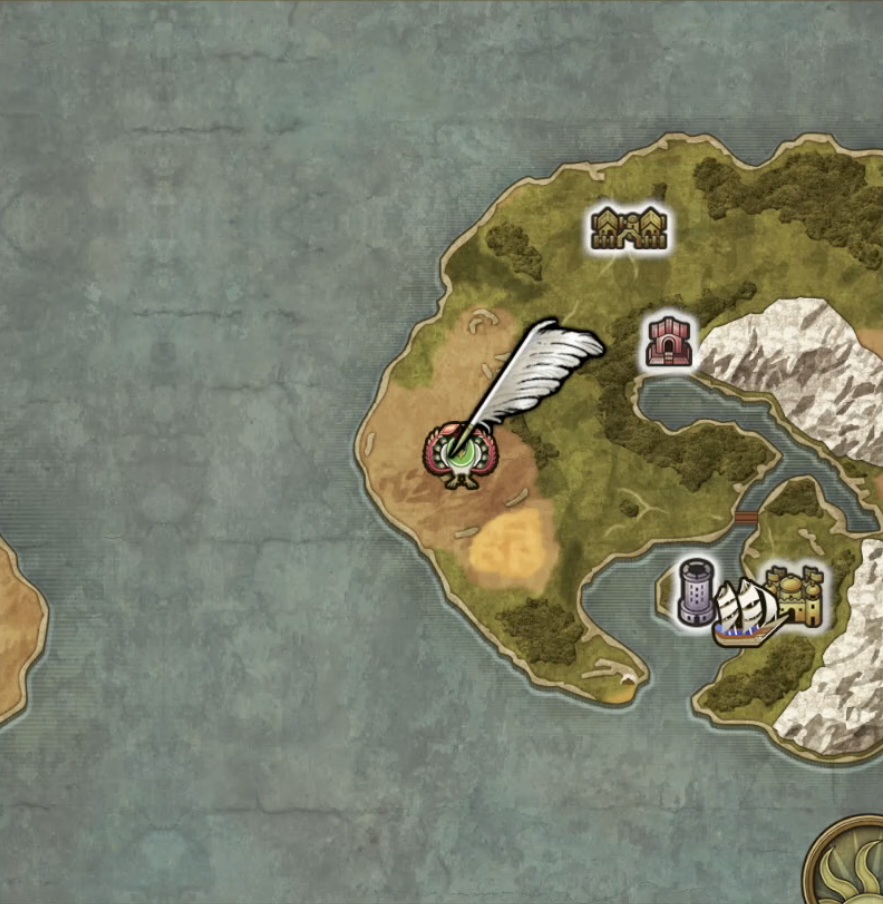Image resolution: width=883 pixels, height=904 pixels.
Task: Click the green-orb marker under the quill
Action: pyautogui.click(x=460, y=459)
